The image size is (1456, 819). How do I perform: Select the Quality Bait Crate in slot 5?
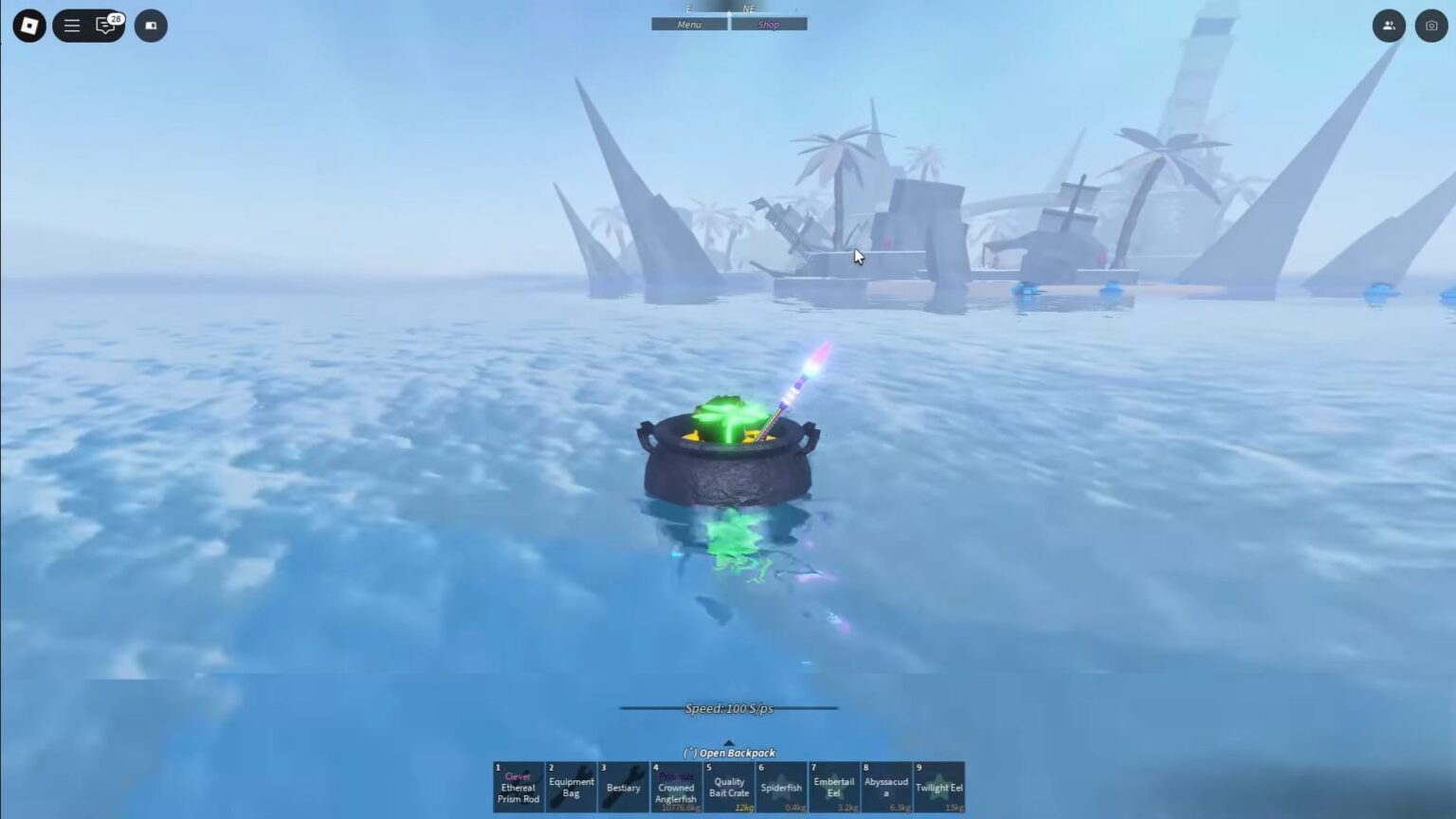point(728,787)
